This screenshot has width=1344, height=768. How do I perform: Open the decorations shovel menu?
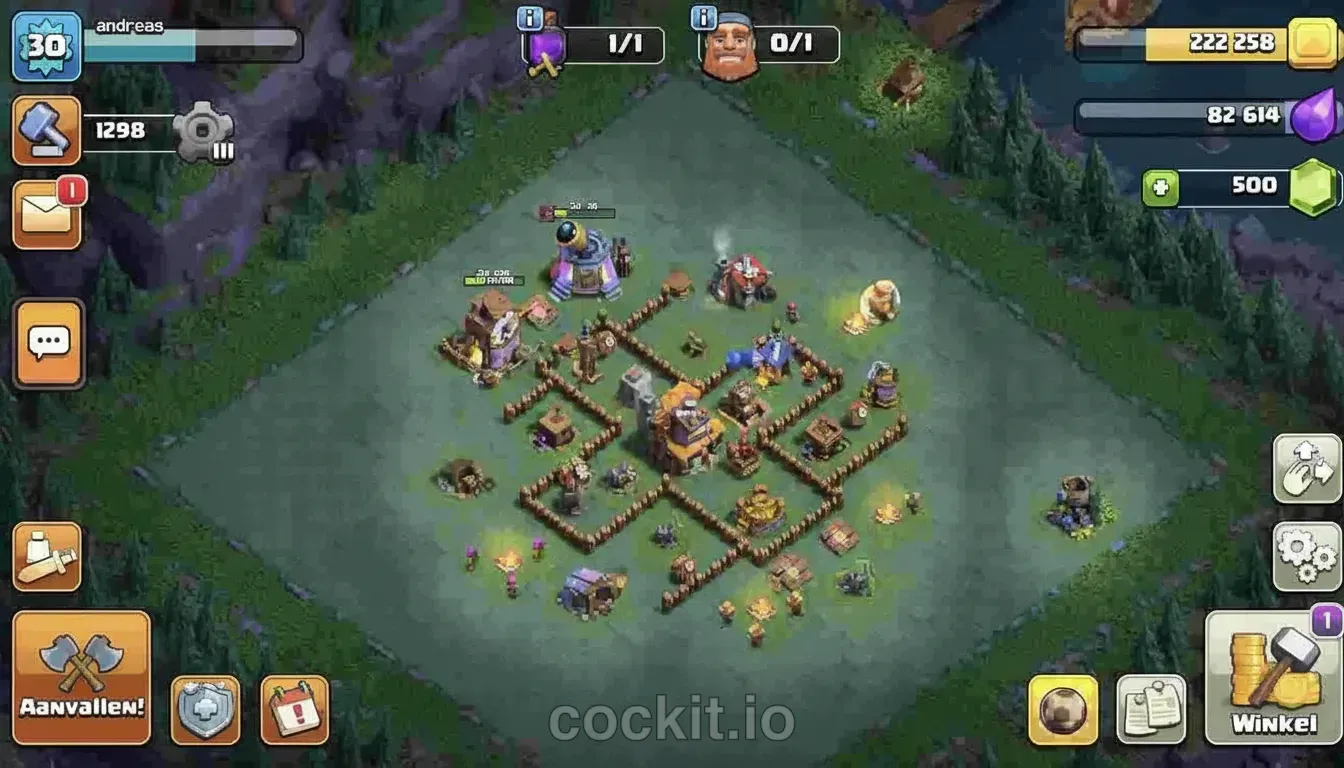point(46,557)
